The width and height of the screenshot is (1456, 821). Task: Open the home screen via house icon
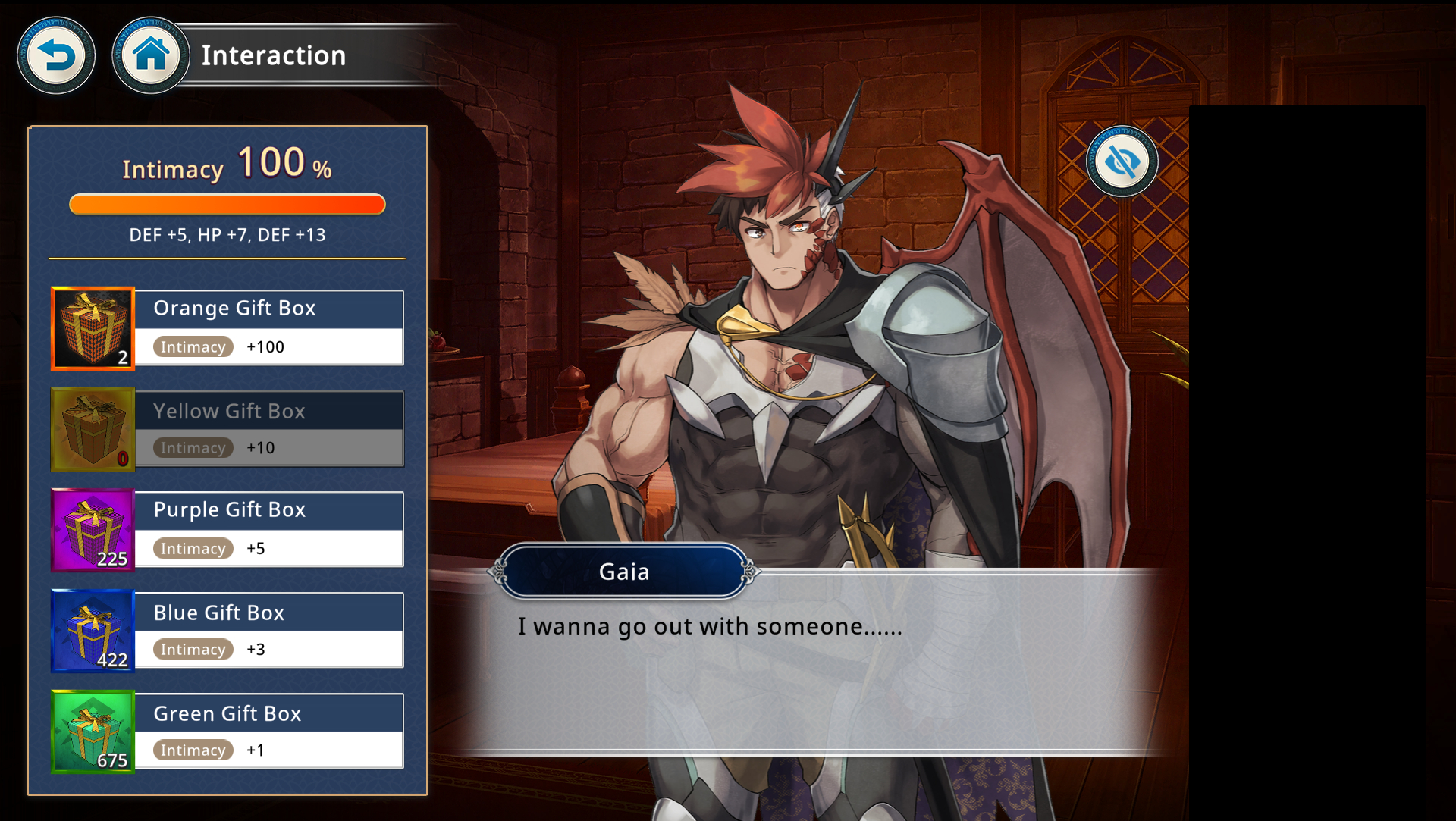(150, 55)
